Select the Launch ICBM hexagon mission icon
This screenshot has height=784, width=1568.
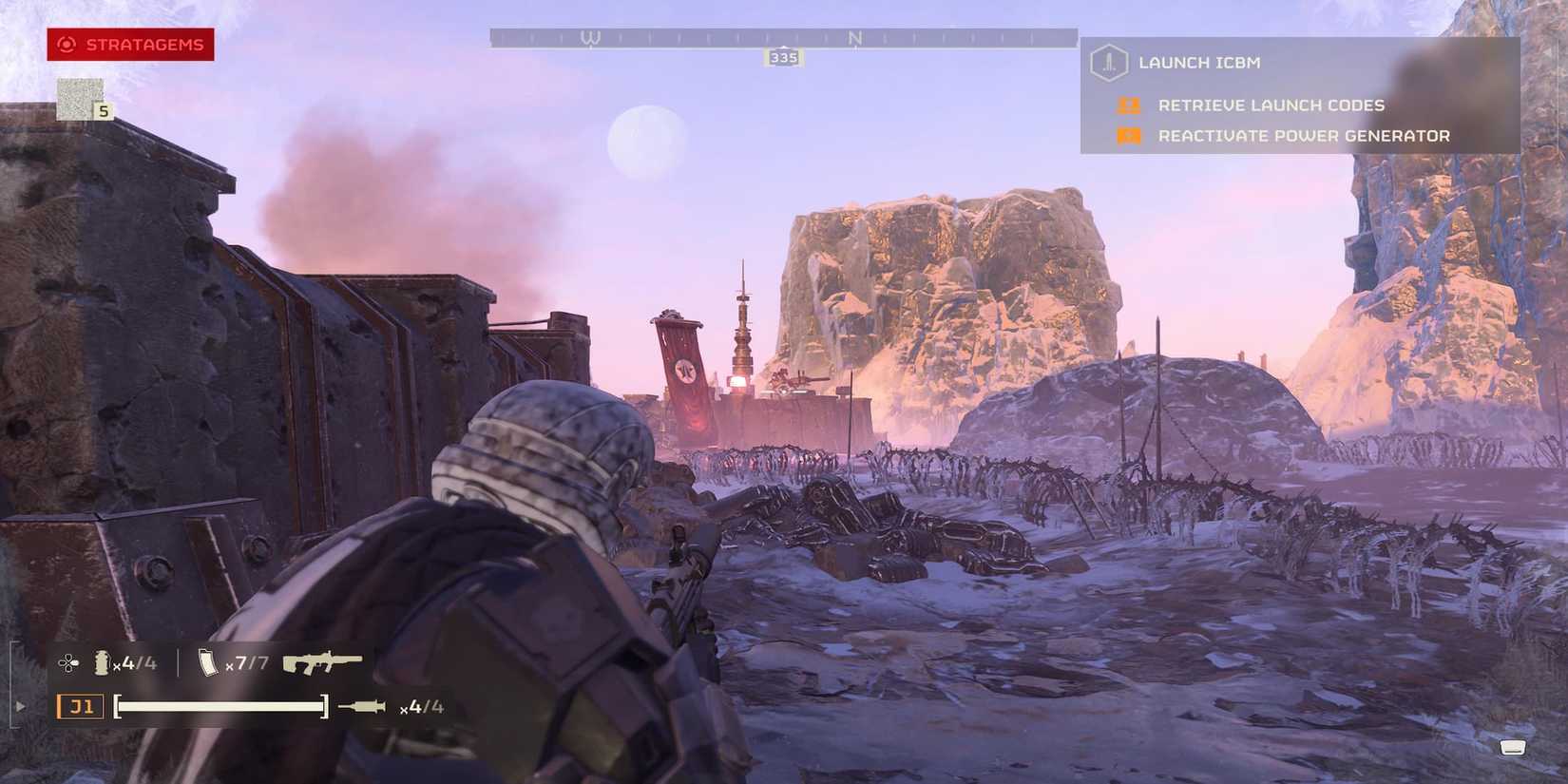coord(1108,62)
